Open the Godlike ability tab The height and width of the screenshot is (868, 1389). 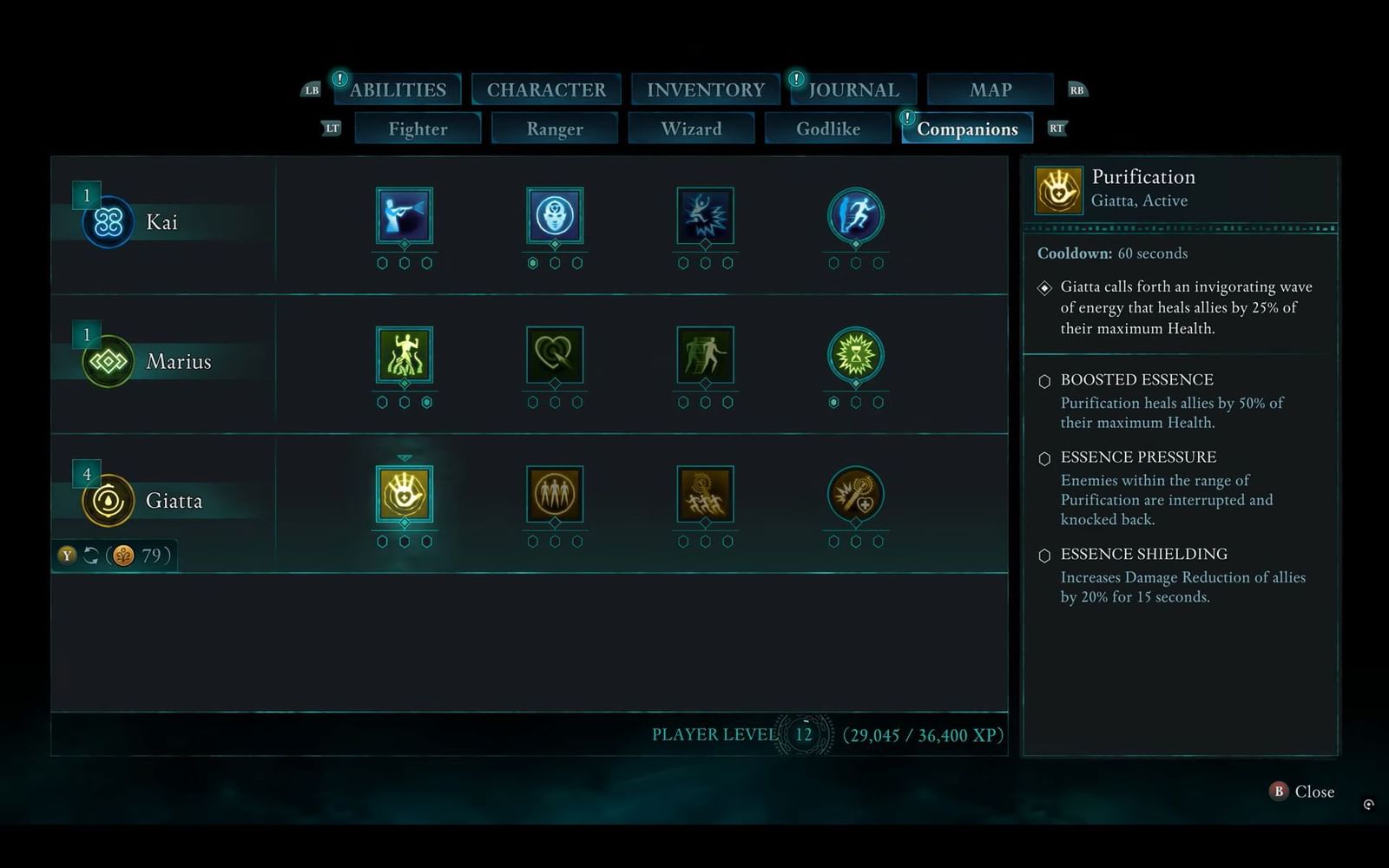tap(827, 128)
